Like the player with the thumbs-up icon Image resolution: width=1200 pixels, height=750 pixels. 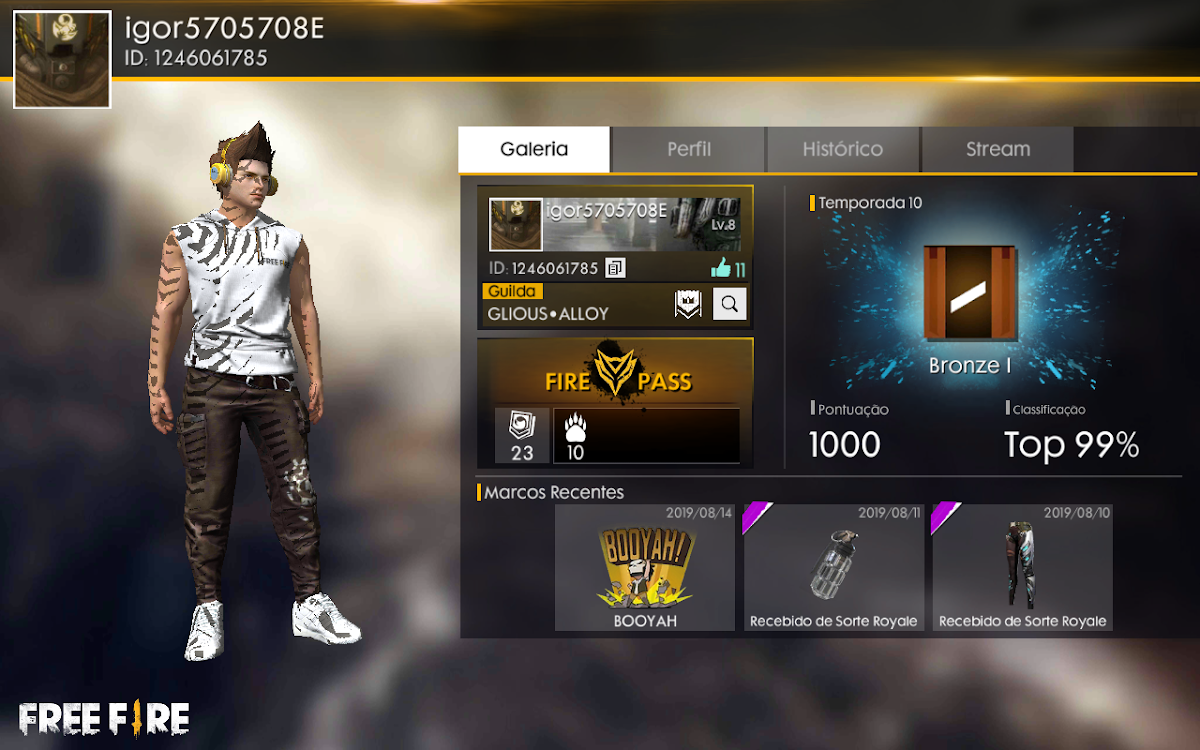coord(722,268)
